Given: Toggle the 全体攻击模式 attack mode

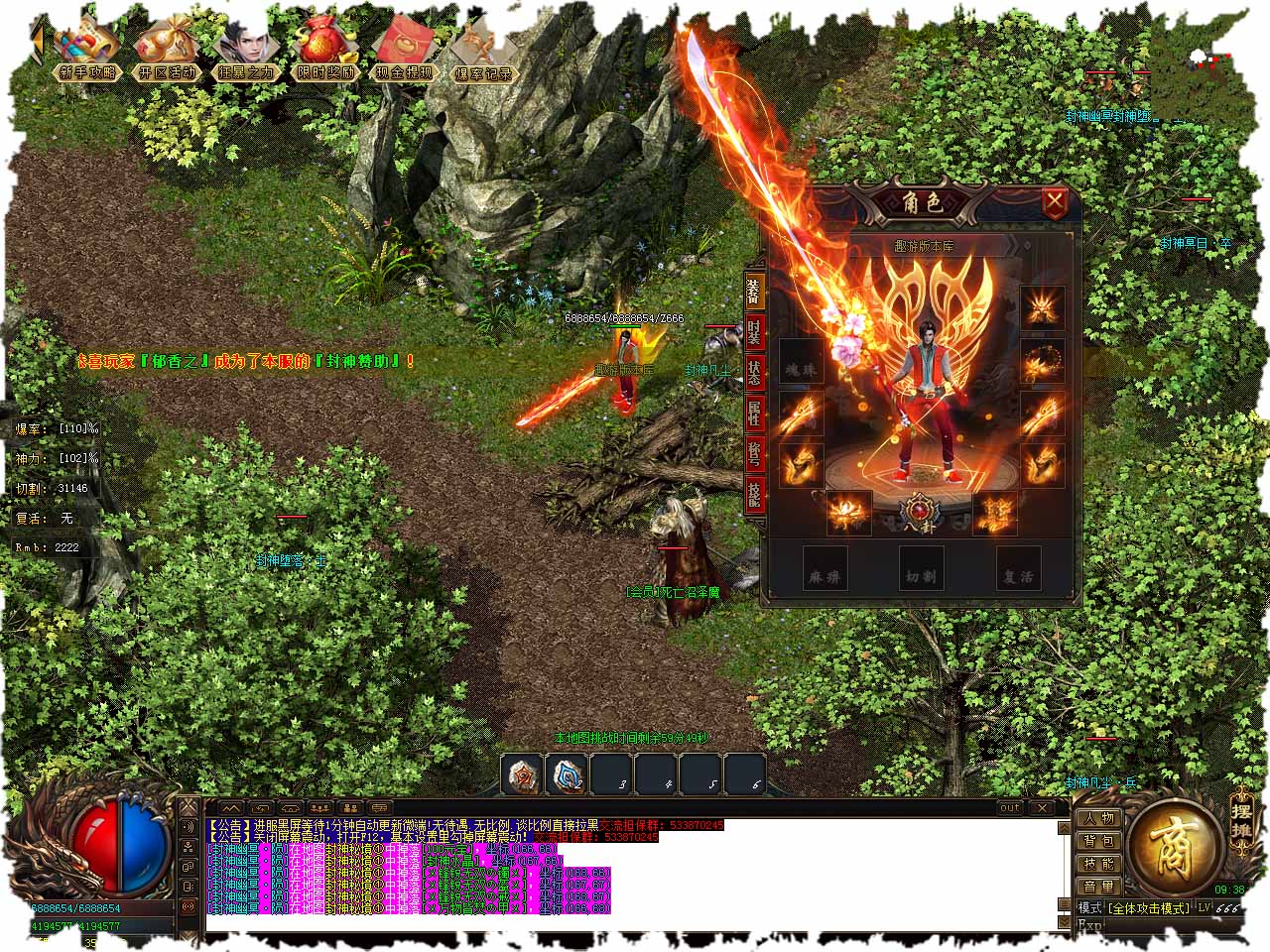Looking at the screenshot, I should point(1148,907).
